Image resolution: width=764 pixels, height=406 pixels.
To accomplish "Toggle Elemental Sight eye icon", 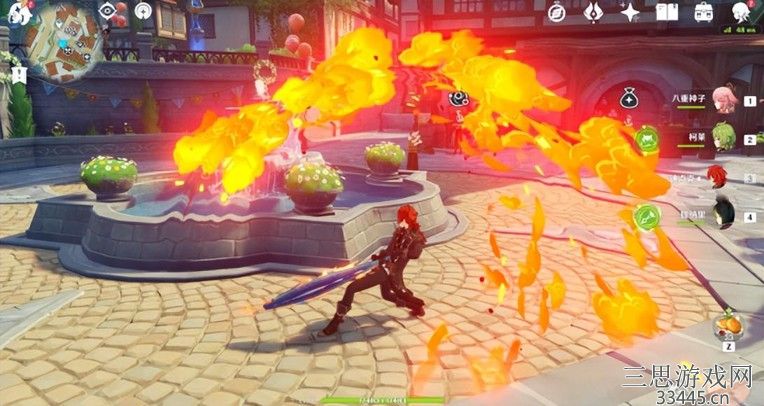I will tap(108, 11).
